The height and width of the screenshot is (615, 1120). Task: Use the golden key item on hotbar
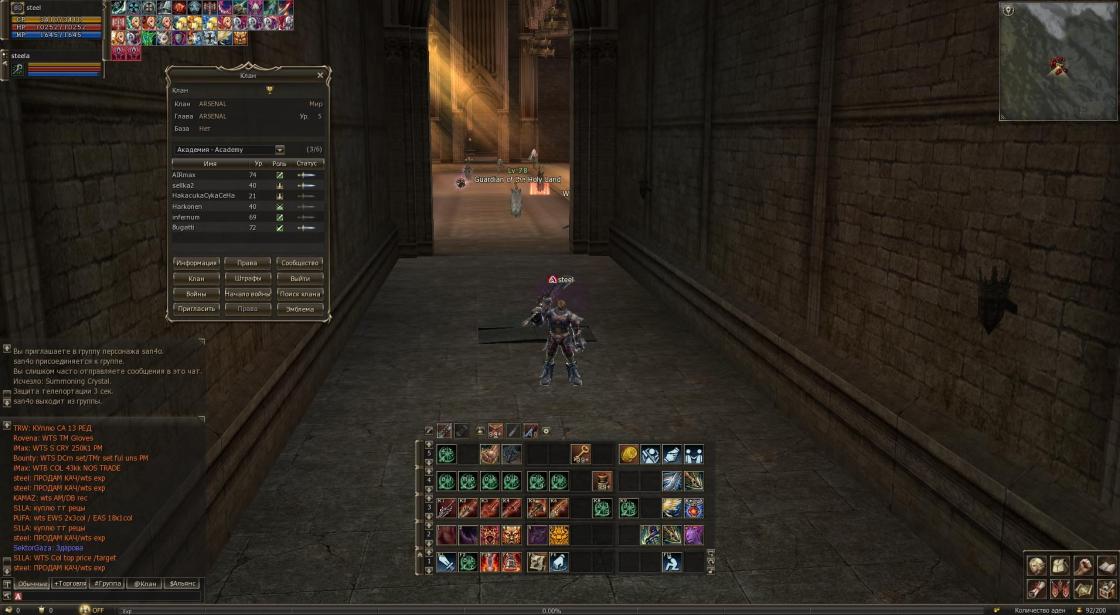[581, 454]
